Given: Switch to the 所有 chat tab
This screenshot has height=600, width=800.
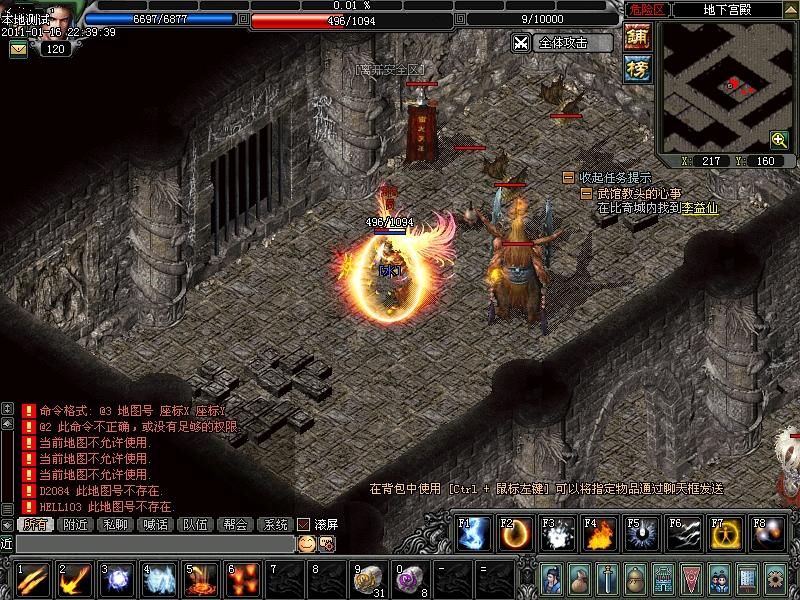Looking at the screenshot, I should point(35,524).
